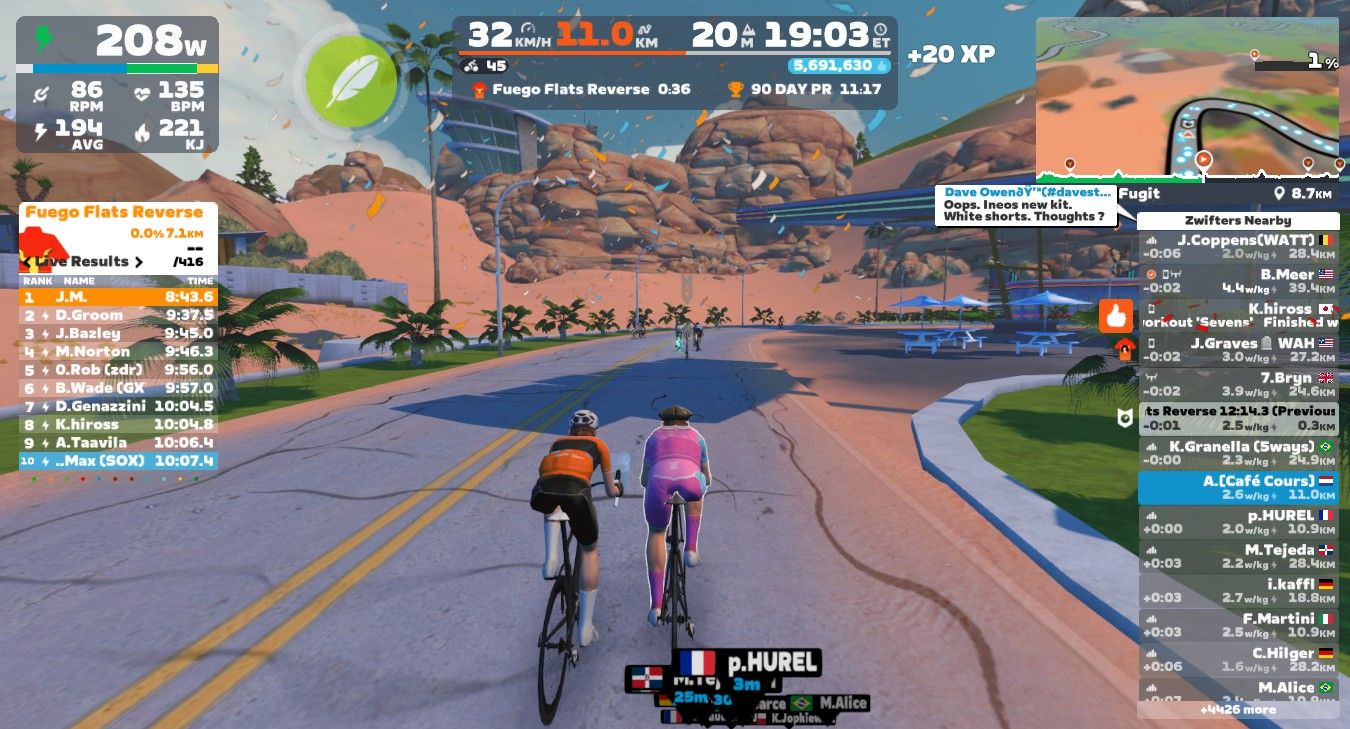Open Dave Owen's chat message bubble
This screenshot has height=729, width=1350.
(1027, 204)
